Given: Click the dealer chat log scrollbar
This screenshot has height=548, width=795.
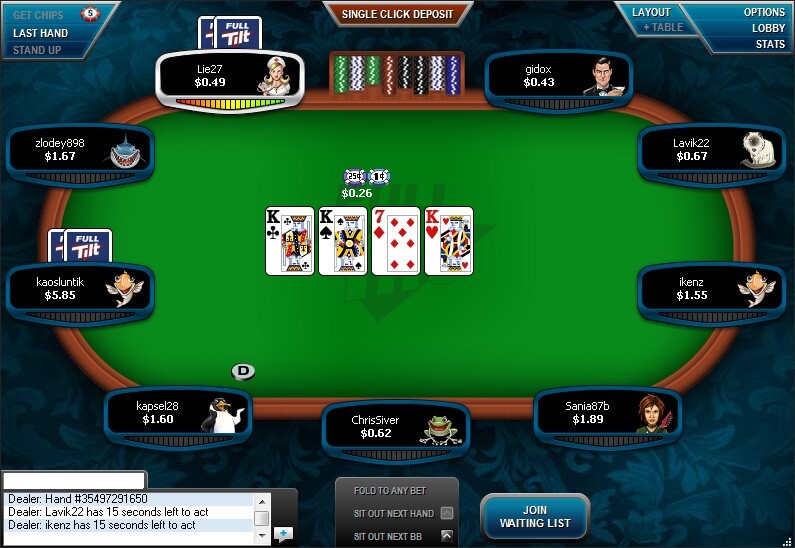Looking at the screenshot, I should [261, 517].
